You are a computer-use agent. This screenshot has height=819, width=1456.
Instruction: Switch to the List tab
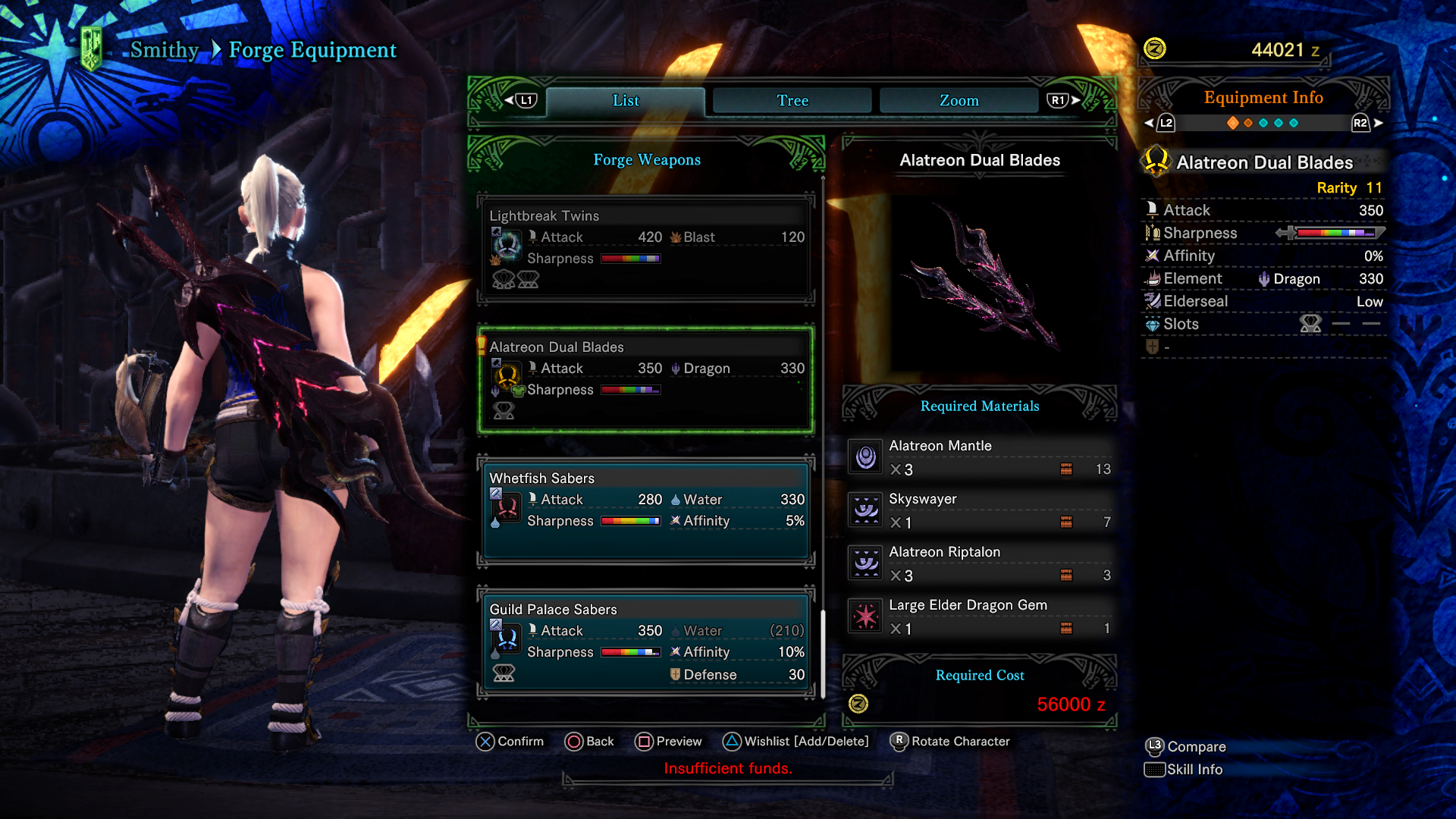click(x=626, y=101)
